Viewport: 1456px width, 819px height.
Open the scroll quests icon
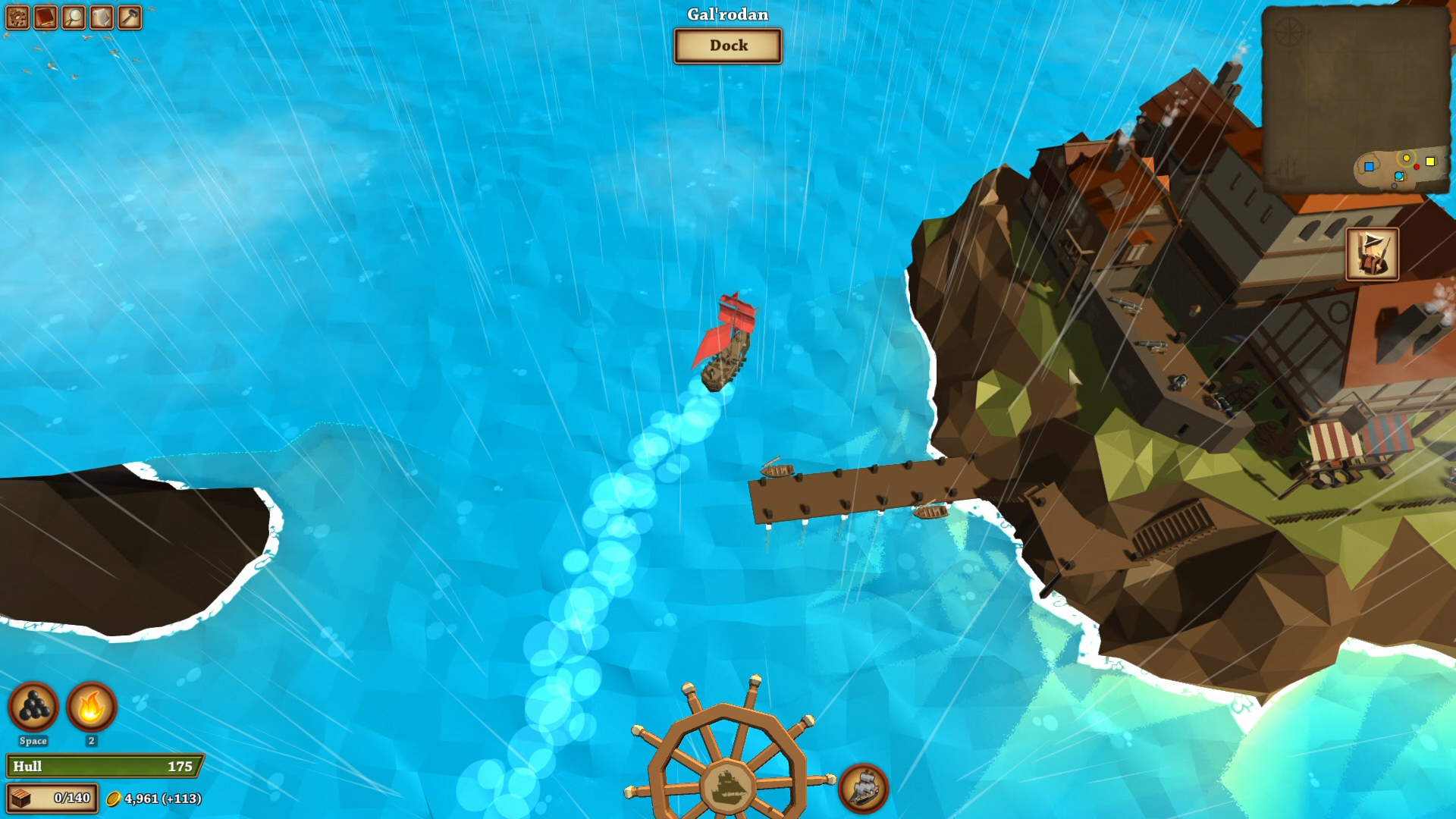pos(102,16)
